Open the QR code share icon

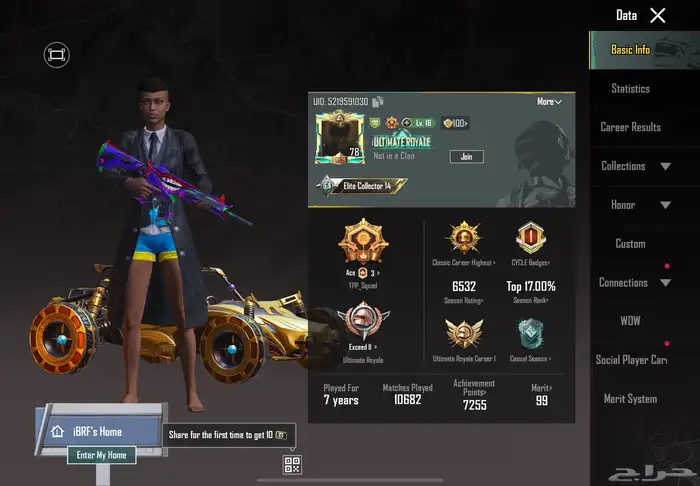292,464
